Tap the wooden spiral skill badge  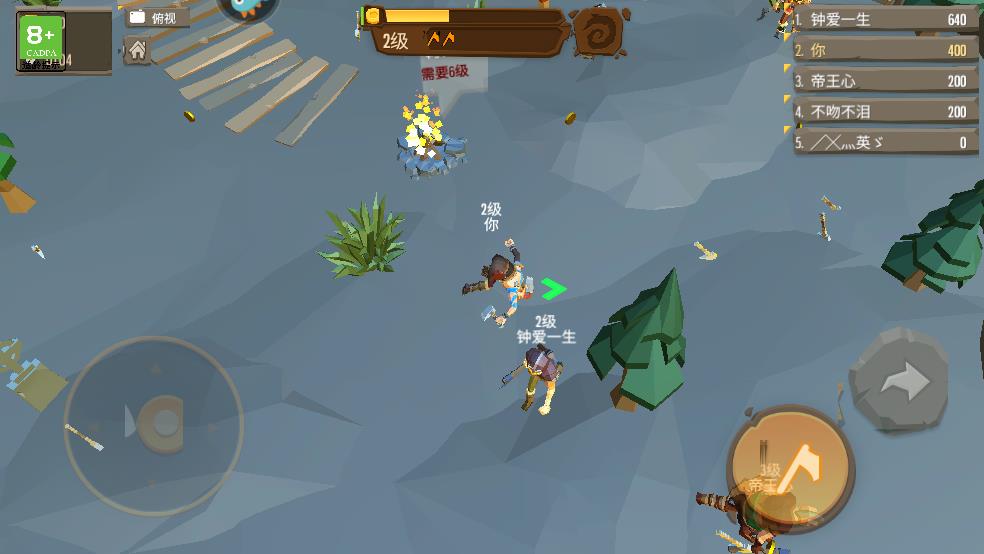pos(599,33)
